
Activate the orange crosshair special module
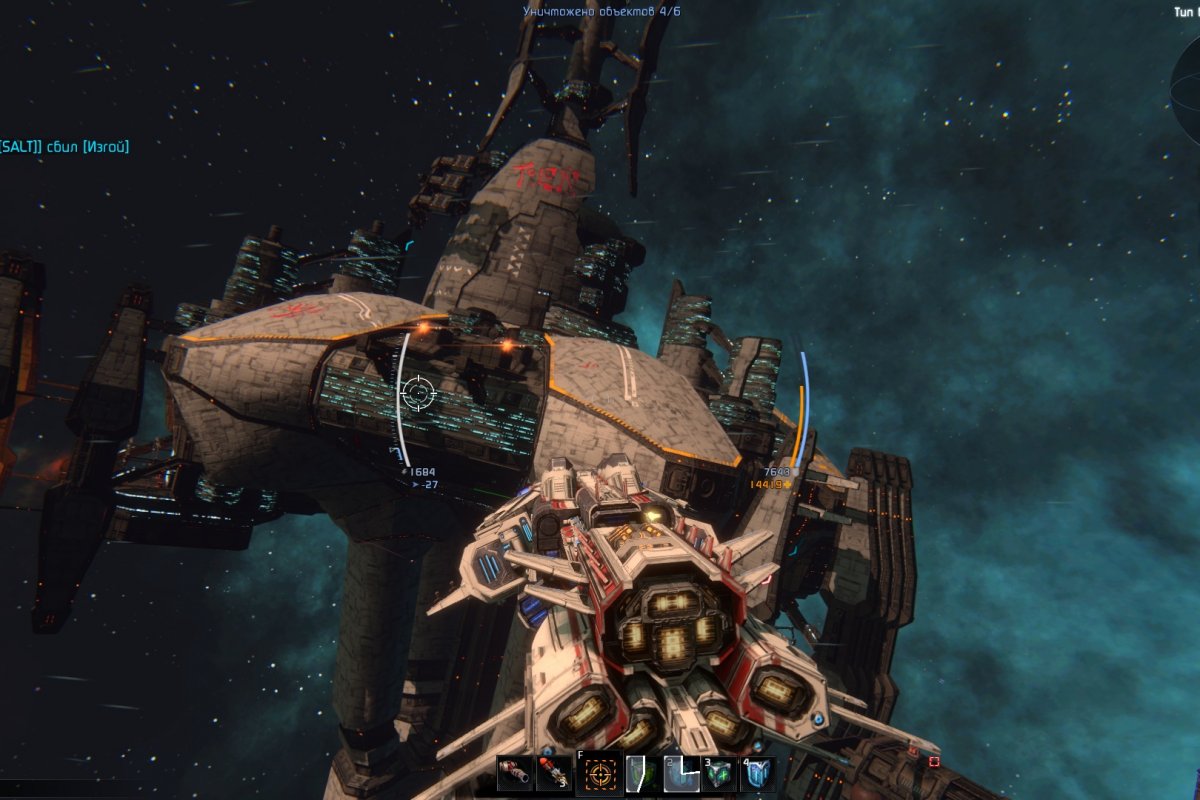[601, 774]
